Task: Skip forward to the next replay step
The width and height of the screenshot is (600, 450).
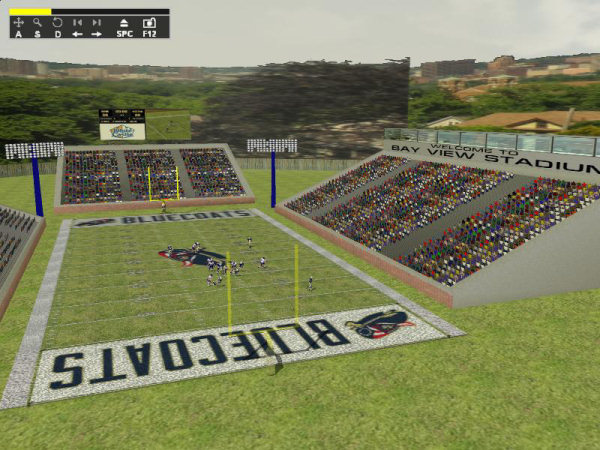Action: (x=97, y=22)
